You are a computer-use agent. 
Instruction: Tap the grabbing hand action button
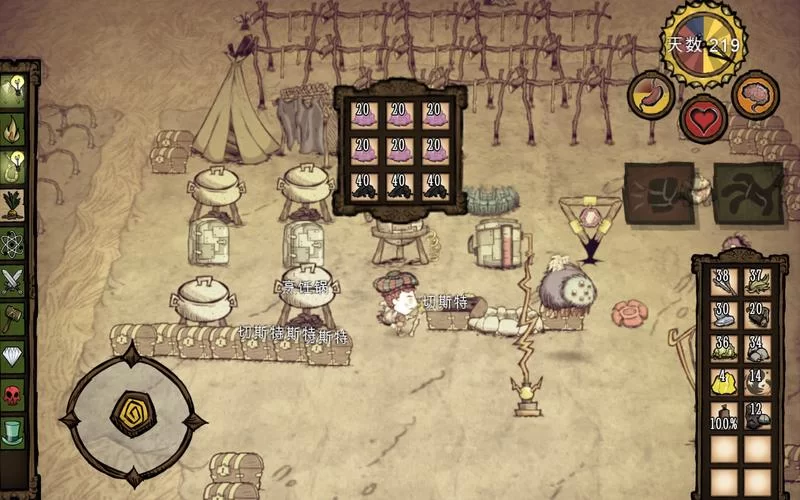tap(747, 192)
